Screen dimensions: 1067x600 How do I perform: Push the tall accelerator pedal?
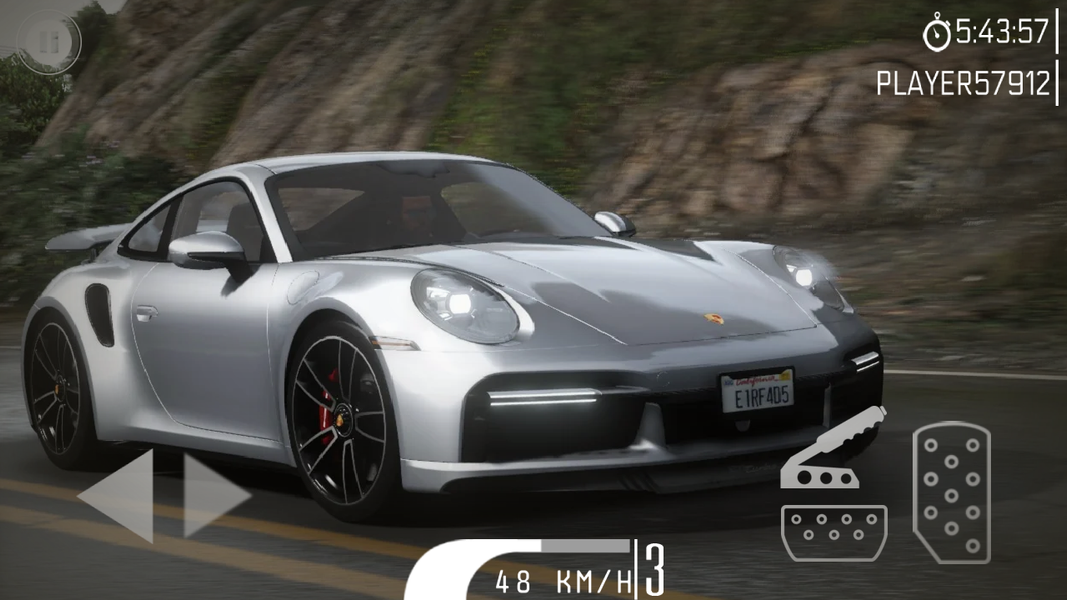pyautogui.click(x=951, y=492)
